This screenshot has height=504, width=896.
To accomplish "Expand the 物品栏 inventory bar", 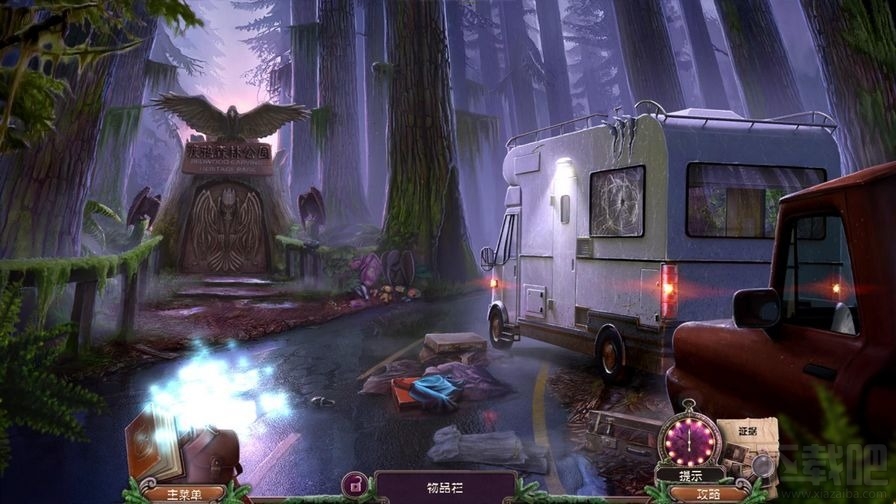I will tap(446, 487).
